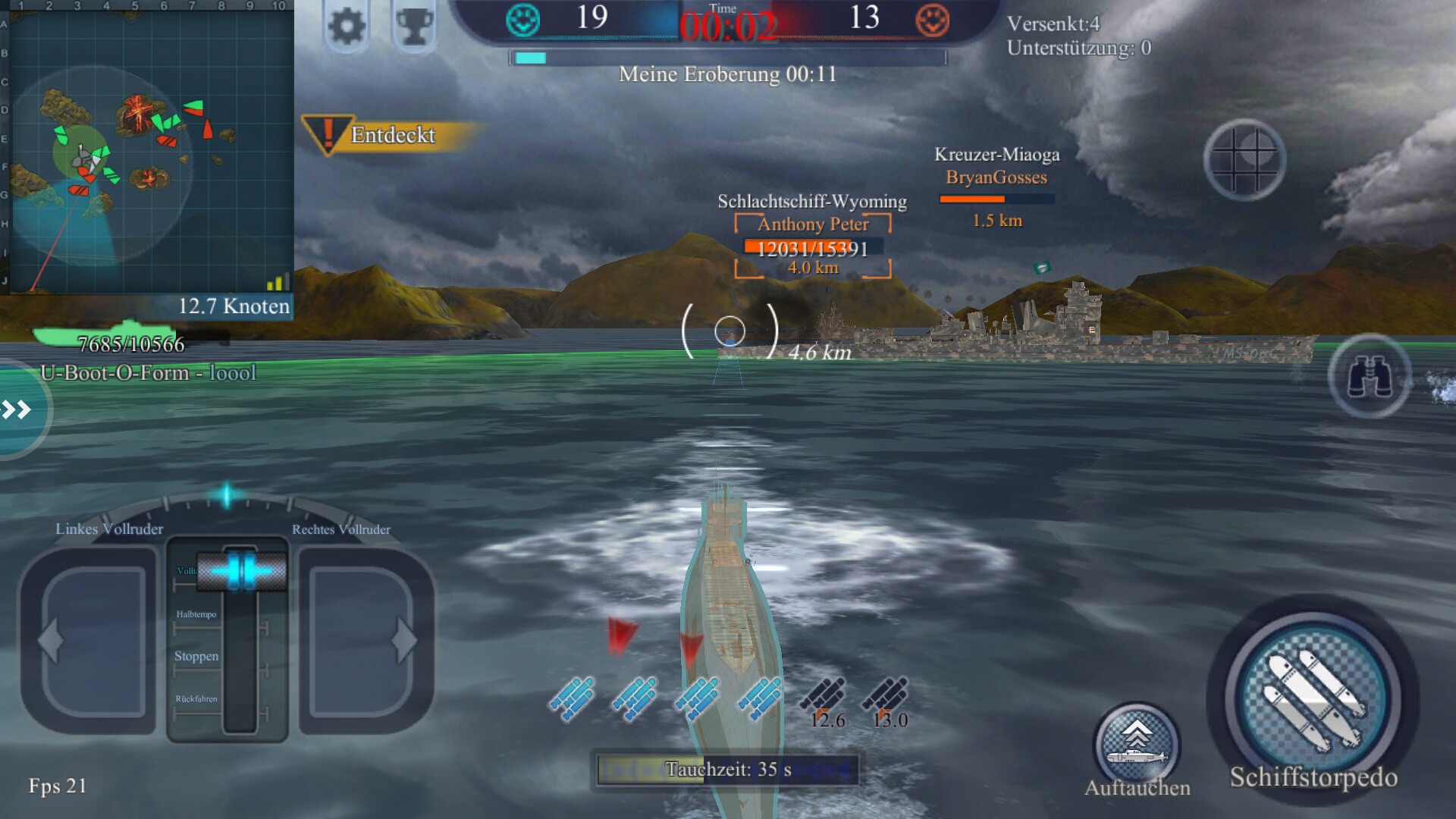Expand the side panel arrow tab

[x=18, y=410]
